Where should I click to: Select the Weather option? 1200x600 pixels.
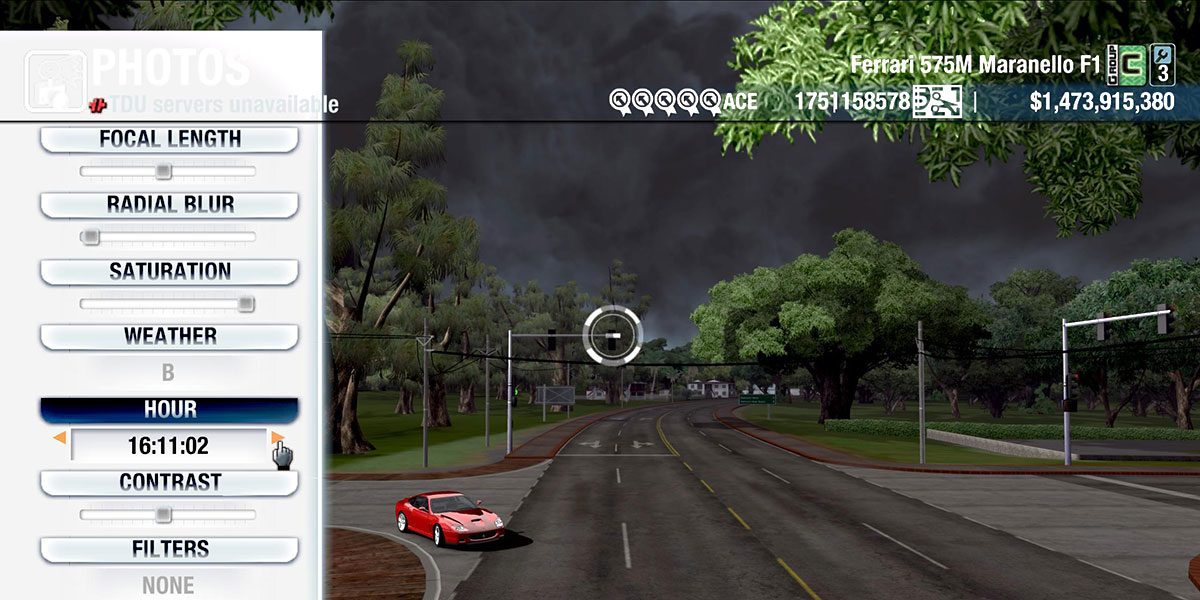tap(169, 337)
